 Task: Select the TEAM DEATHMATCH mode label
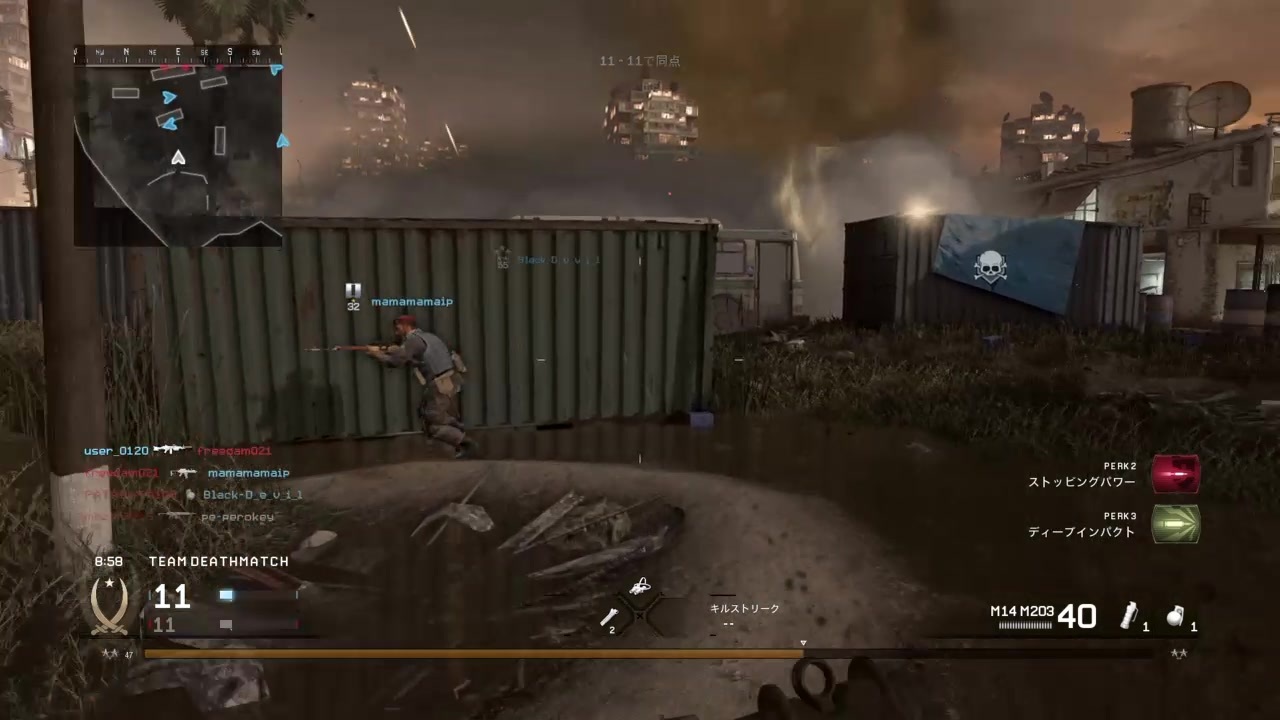tap(218, 561)
